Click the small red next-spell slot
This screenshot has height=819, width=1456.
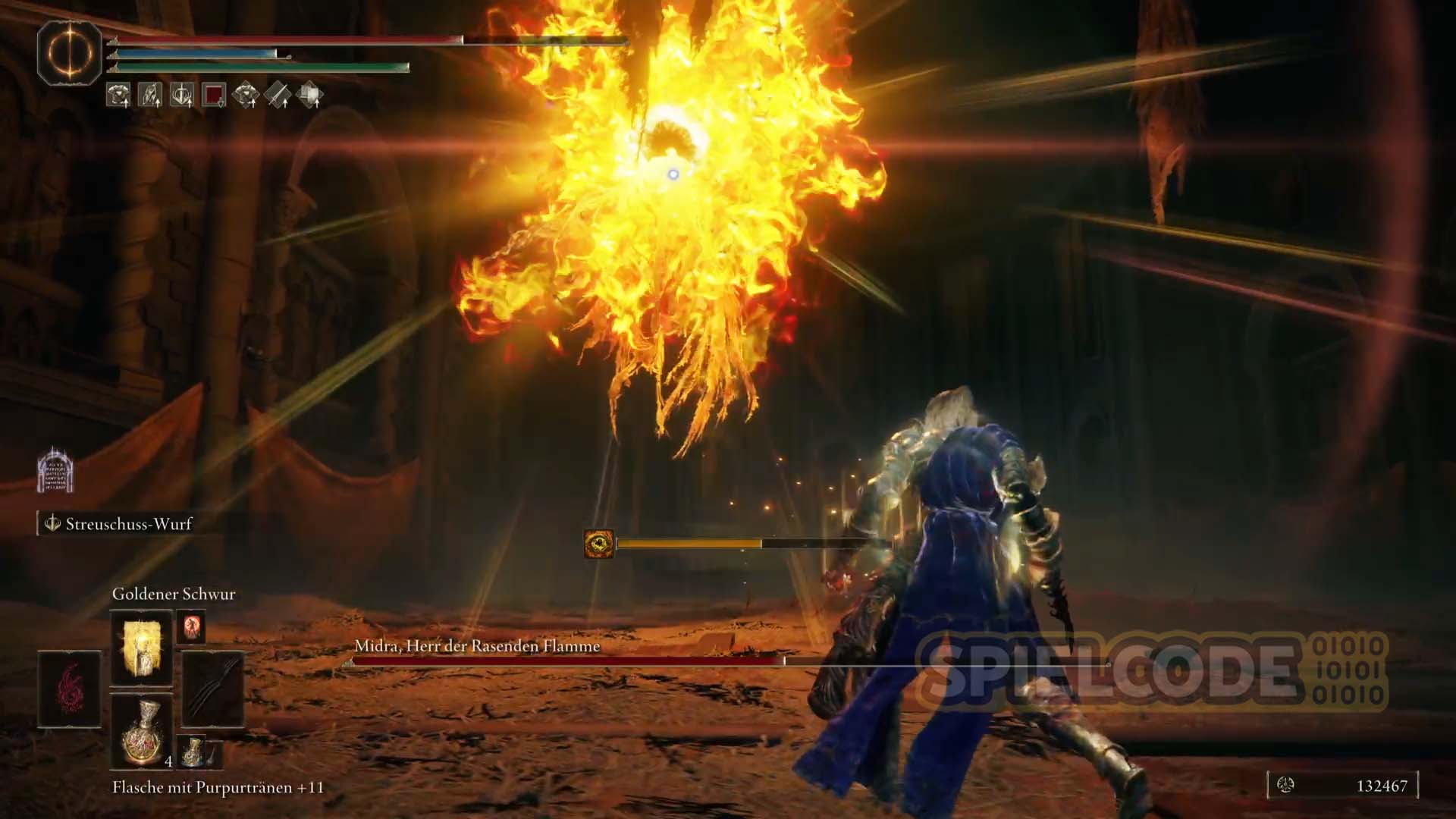190,628
